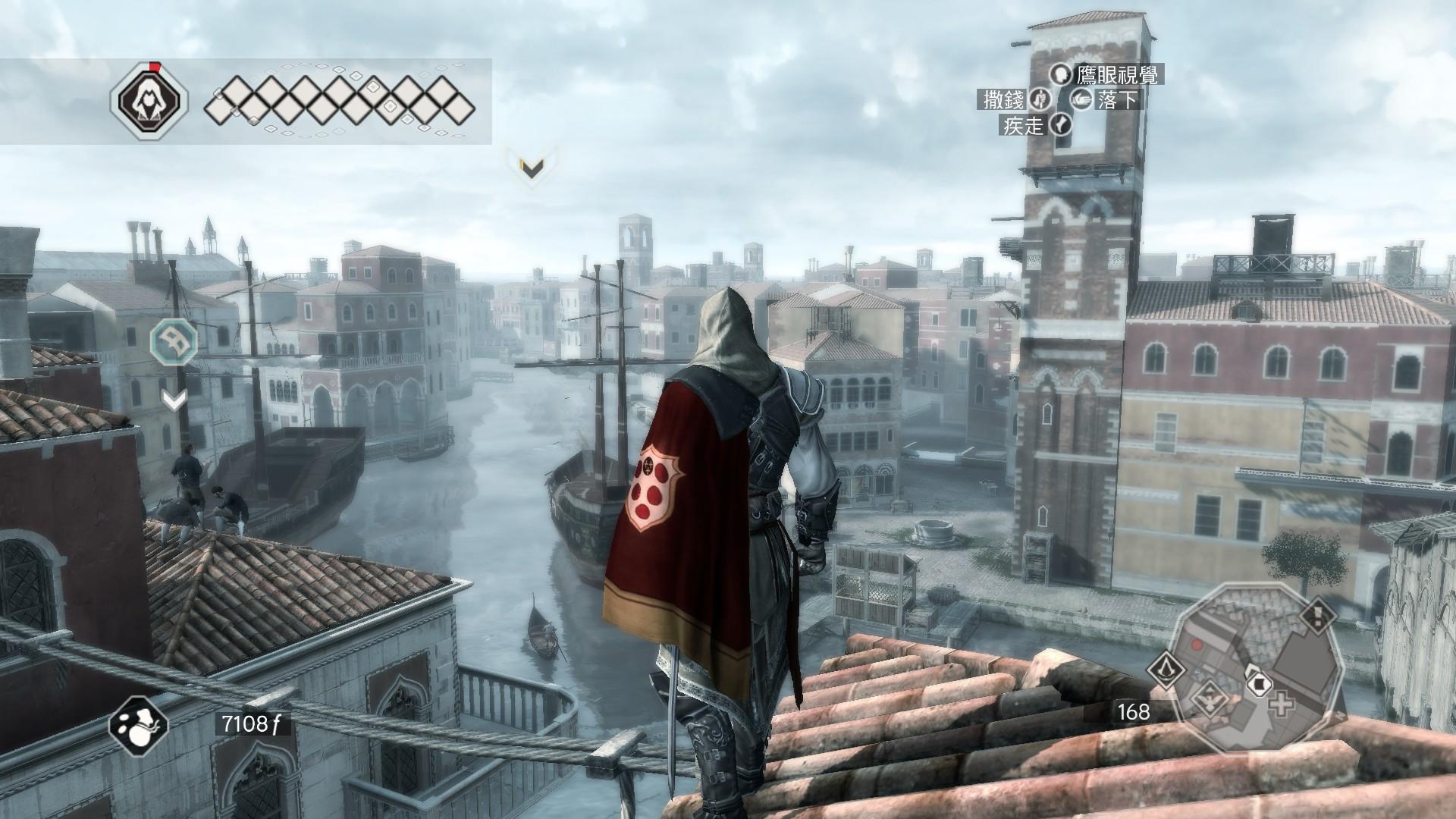Click the red dot on the minimap

click(1197, 645)
